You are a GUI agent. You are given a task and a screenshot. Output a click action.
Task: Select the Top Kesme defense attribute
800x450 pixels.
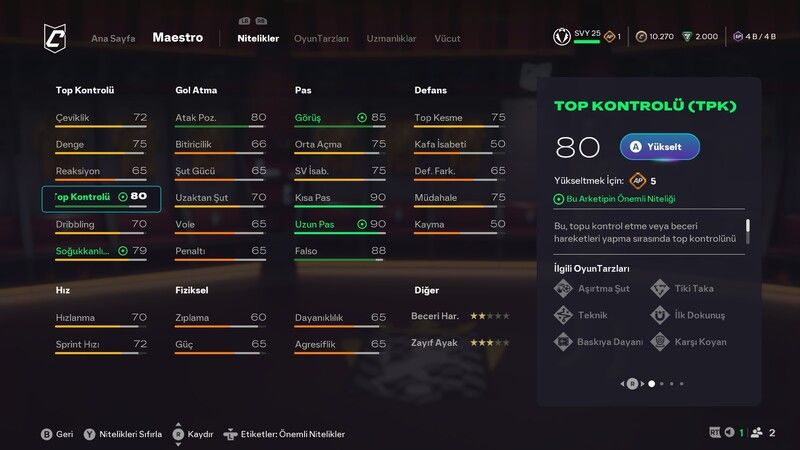tap(459, 118)
